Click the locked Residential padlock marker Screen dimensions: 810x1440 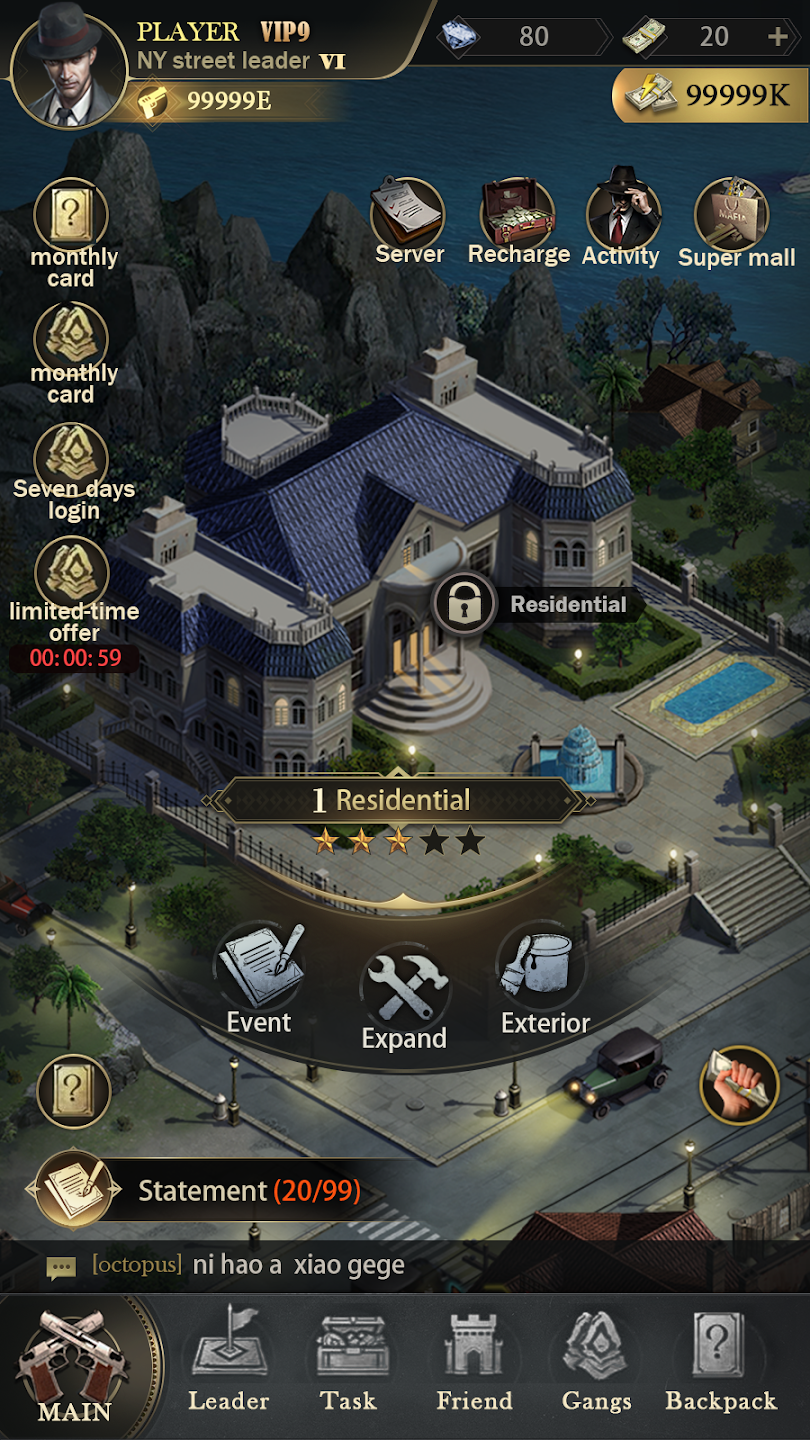[464, 603]
